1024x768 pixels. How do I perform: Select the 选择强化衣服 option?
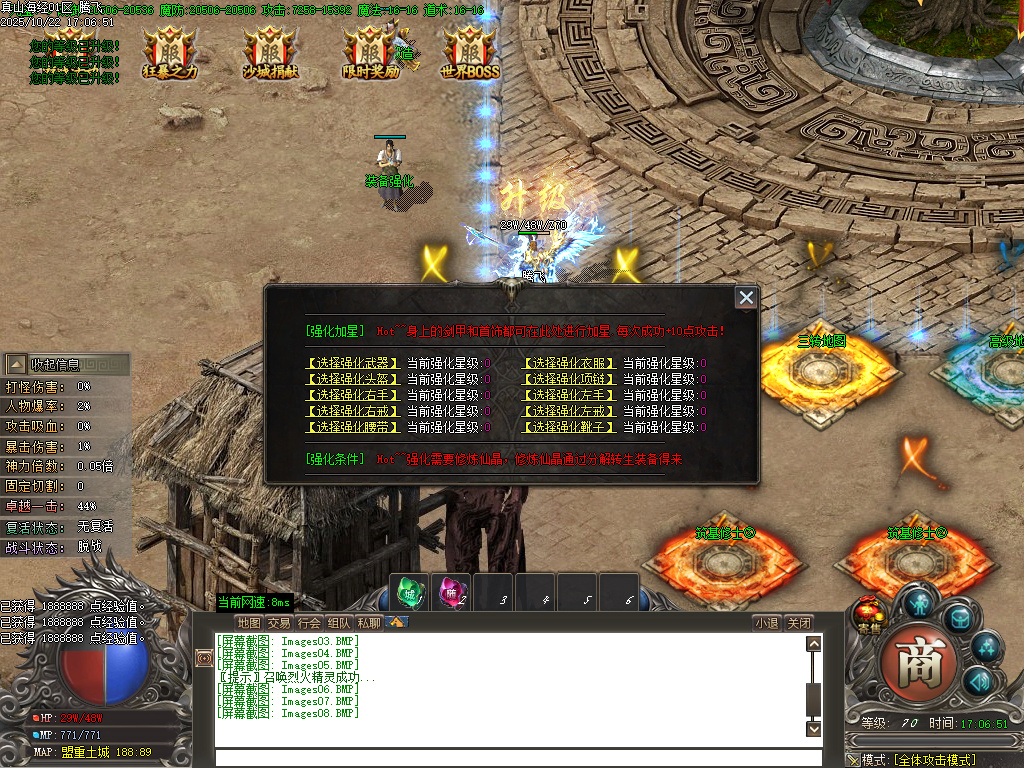click(569, 363)
